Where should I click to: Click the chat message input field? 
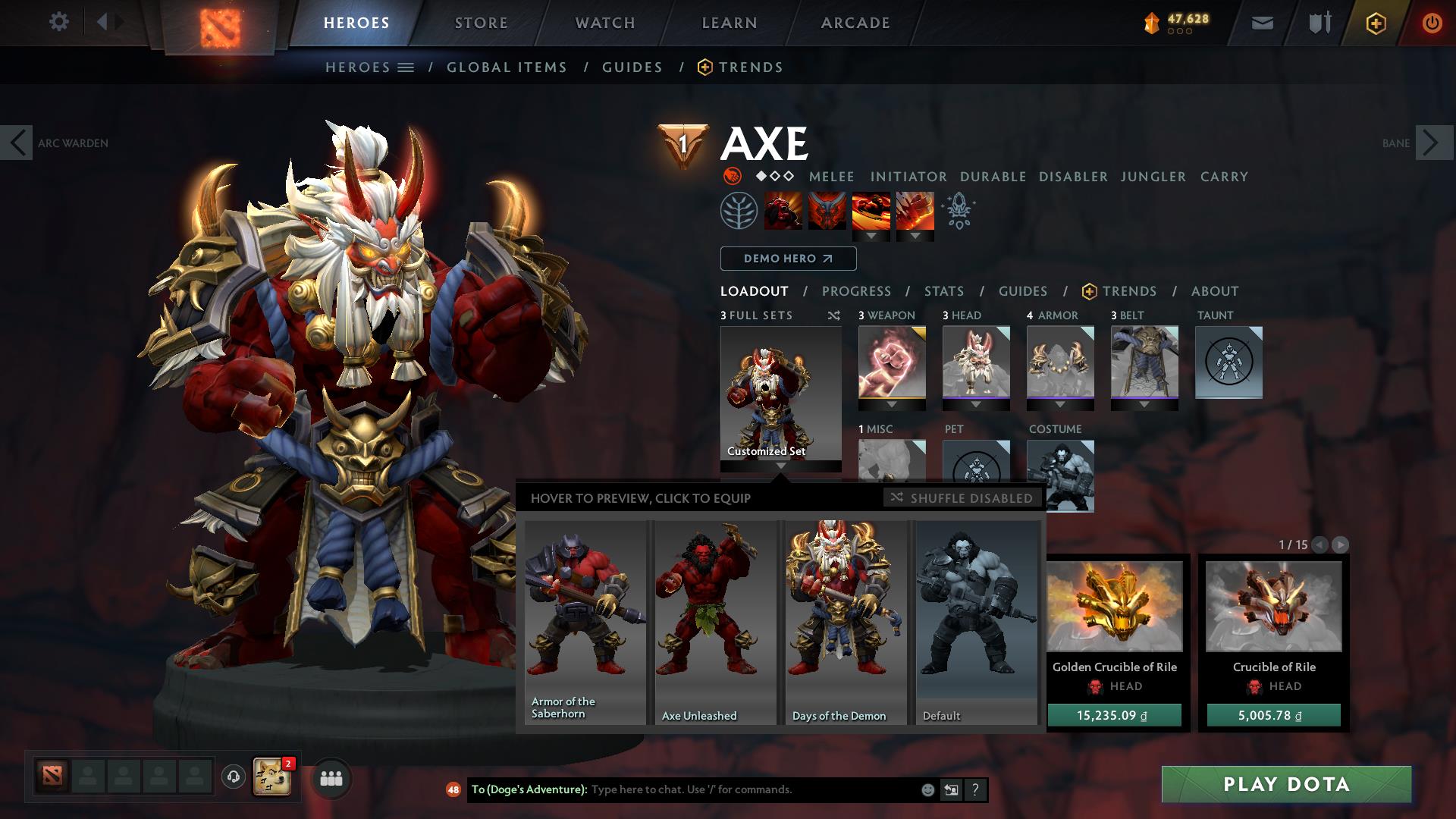[720, 789]
